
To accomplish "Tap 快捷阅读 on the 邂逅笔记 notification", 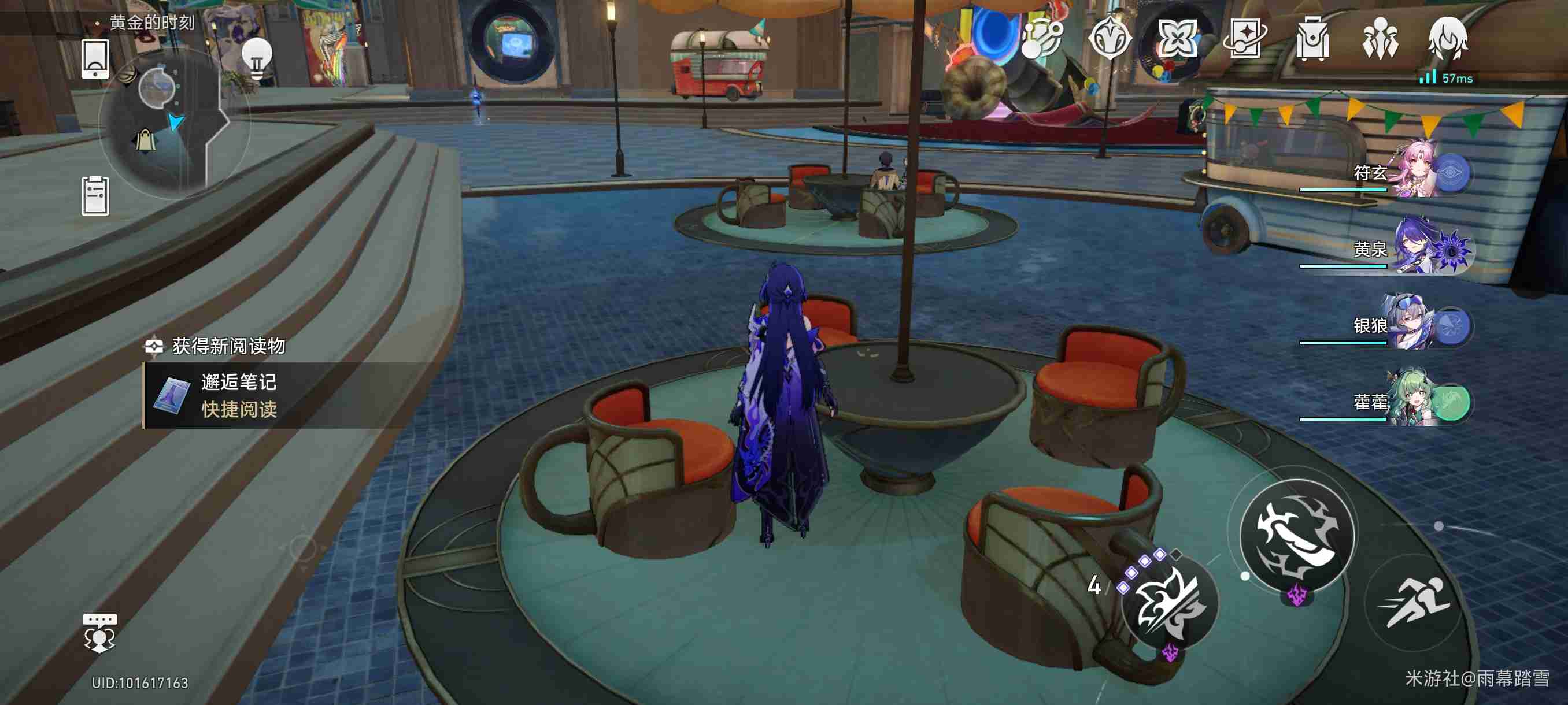I will [x=239, y=409].
